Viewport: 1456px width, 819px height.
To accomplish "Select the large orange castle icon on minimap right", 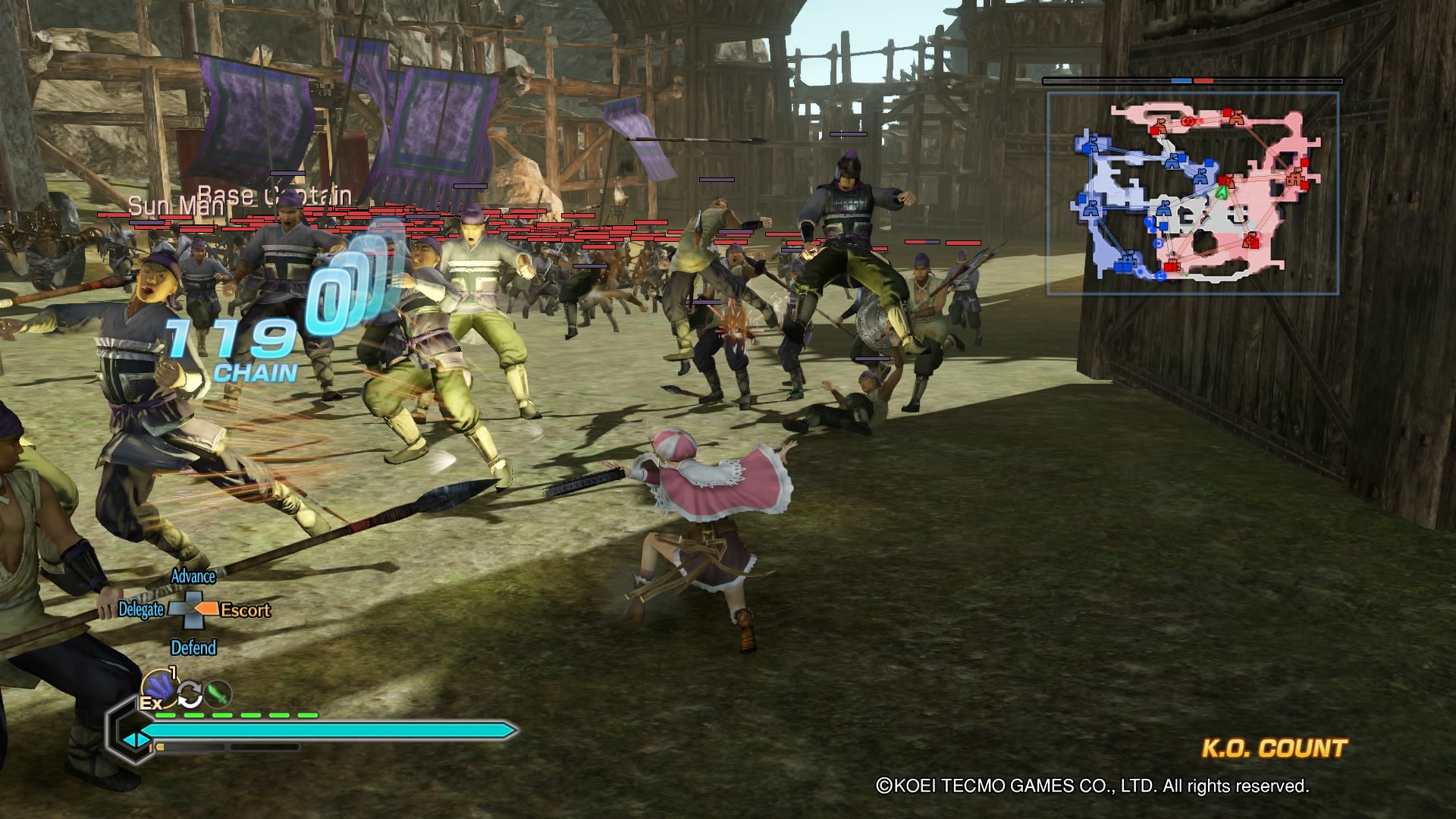I will [1294, 177].
